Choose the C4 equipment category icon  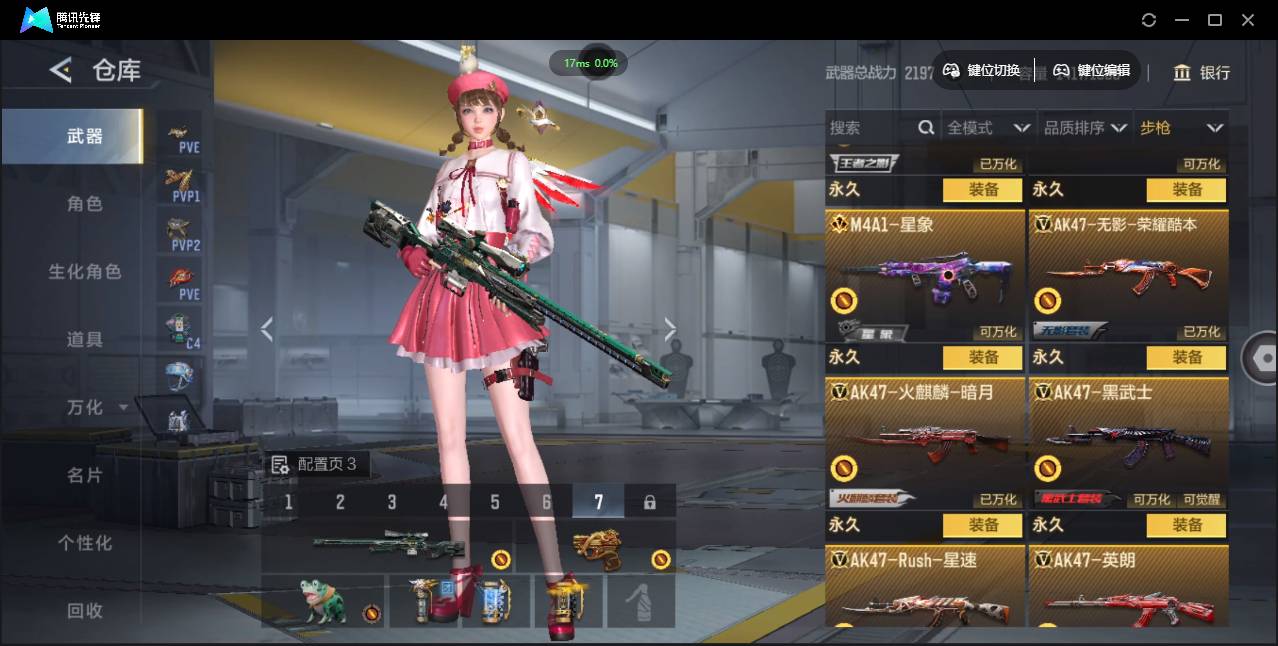coord(180,330)
